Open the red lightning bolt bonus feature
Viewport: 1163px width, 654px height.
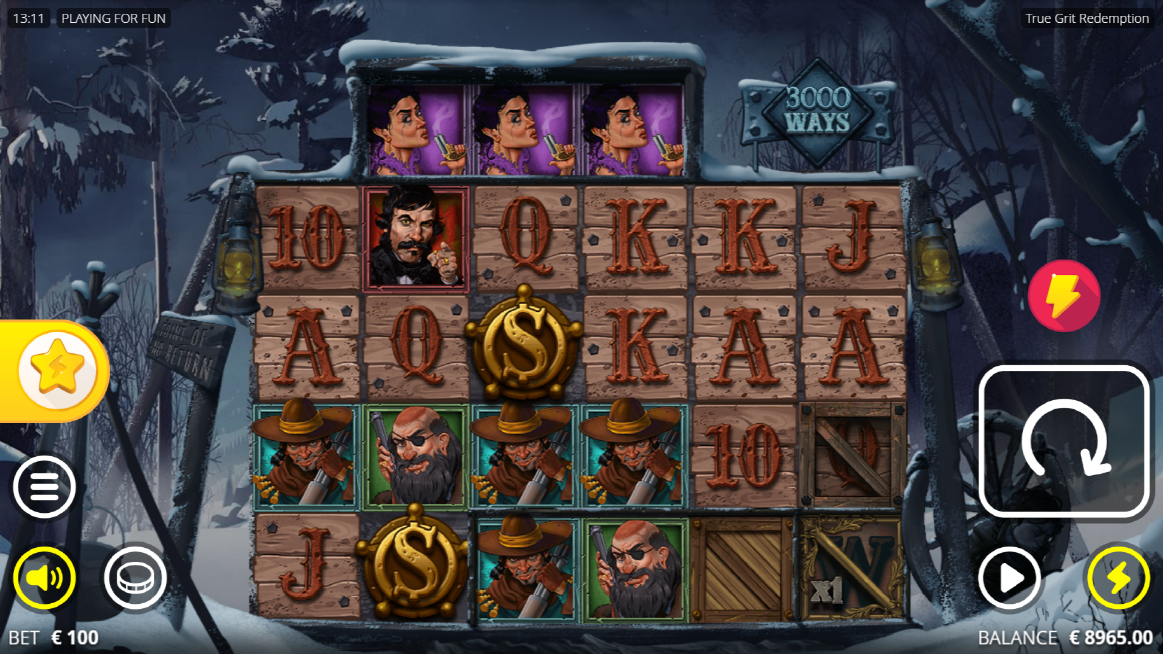1064,296
